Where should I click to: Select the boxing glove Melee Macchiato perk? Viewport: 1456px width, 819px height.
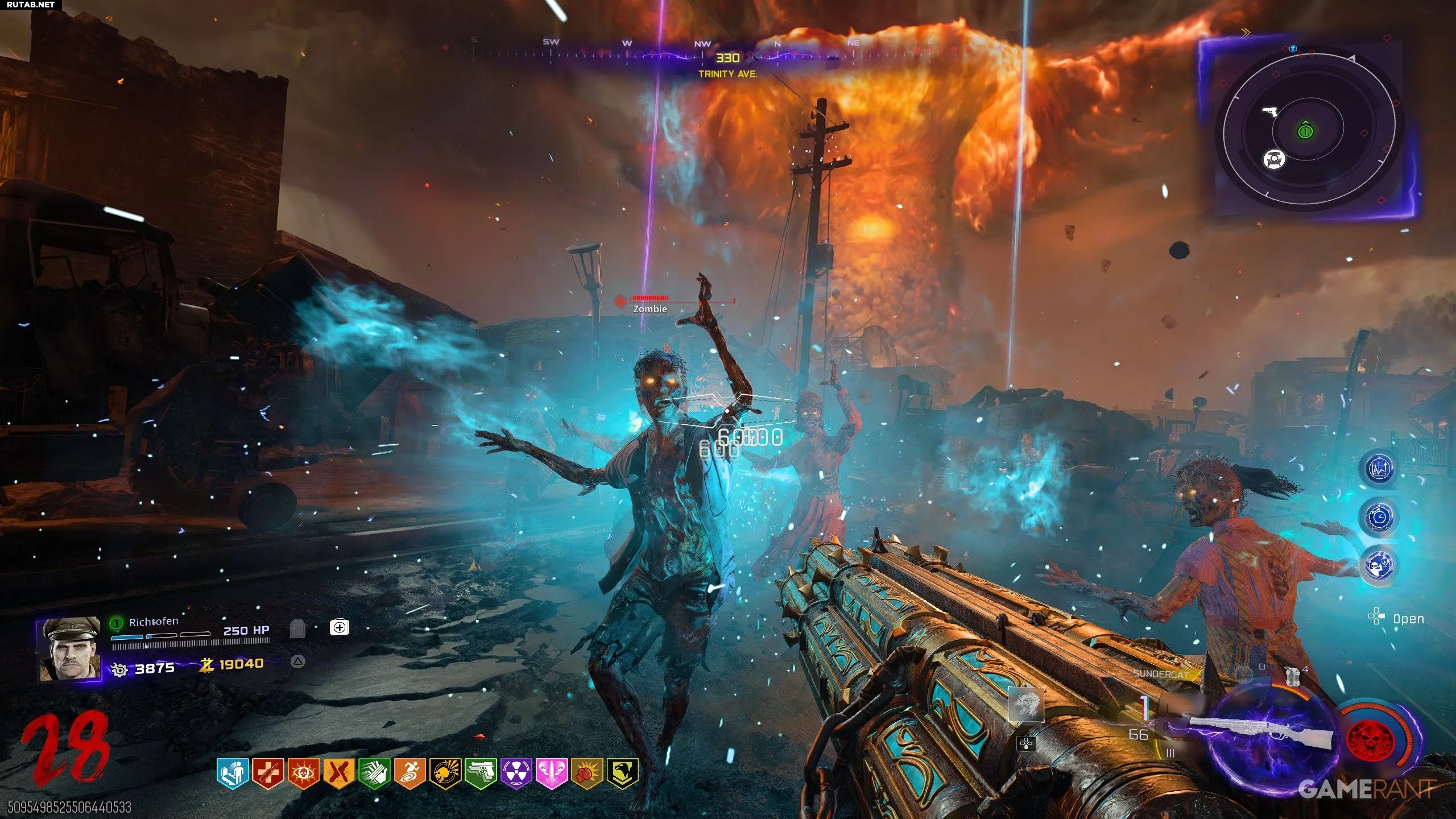(588, 773)
